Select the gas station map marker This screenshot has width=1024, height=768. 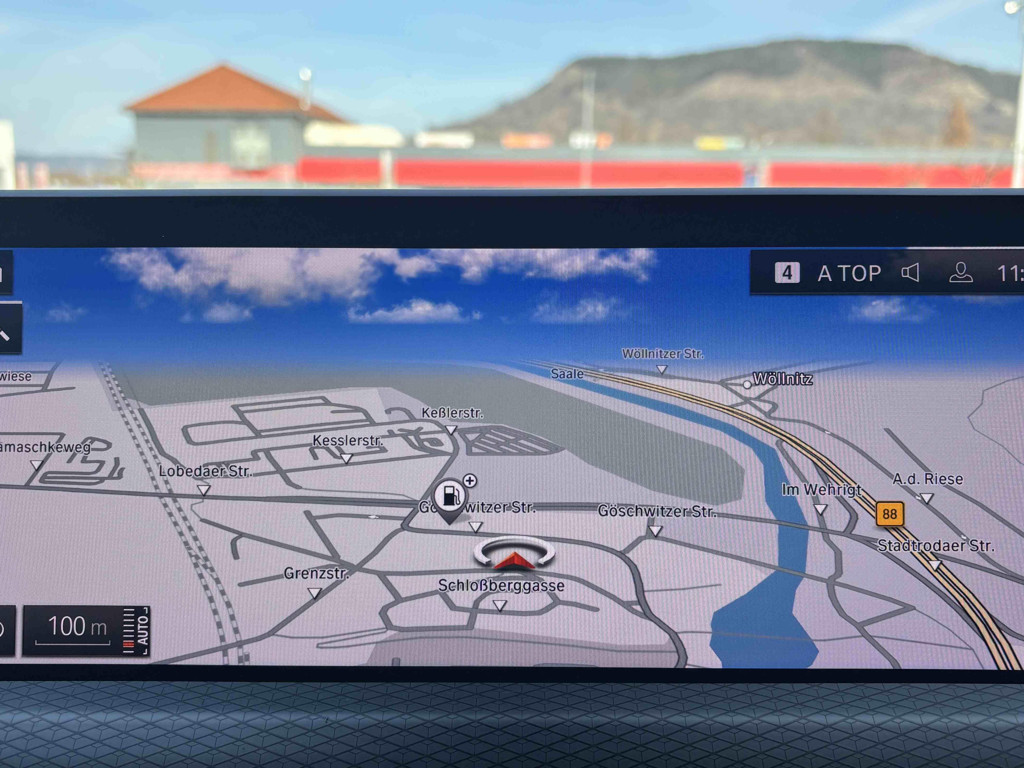click(x=450, y=496)
